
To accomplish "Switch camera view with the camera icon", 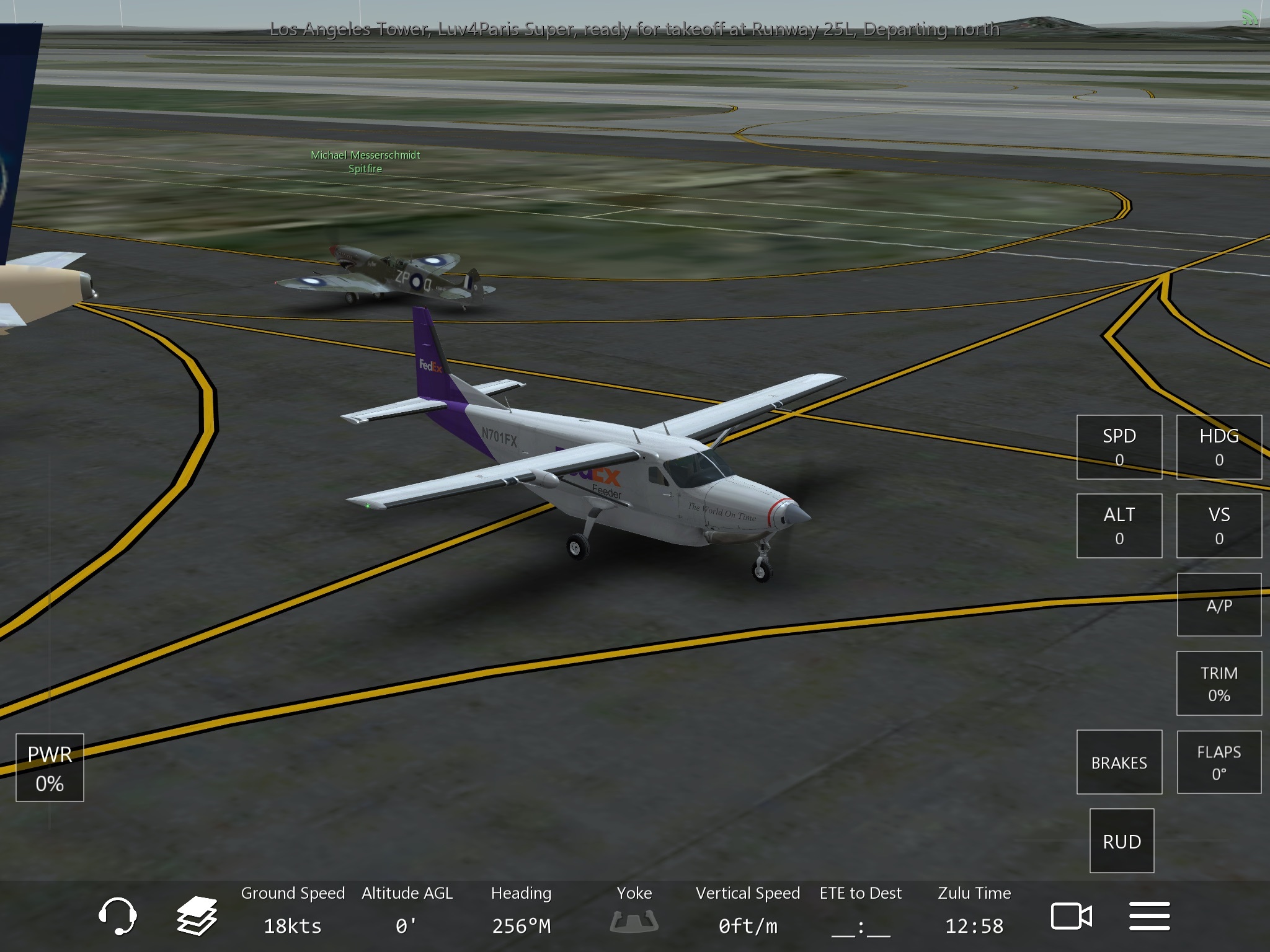I will (x=1071, y=915).
